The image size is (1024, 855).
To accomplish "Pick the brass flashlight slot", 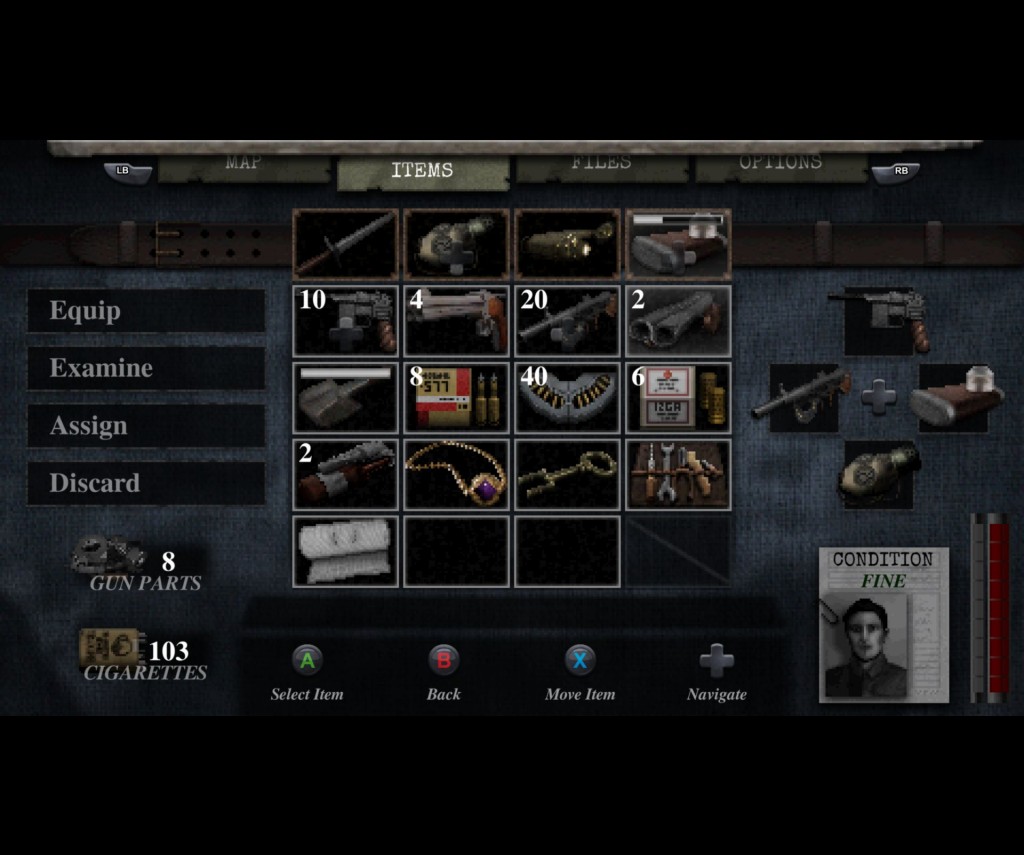I will 568,244.
